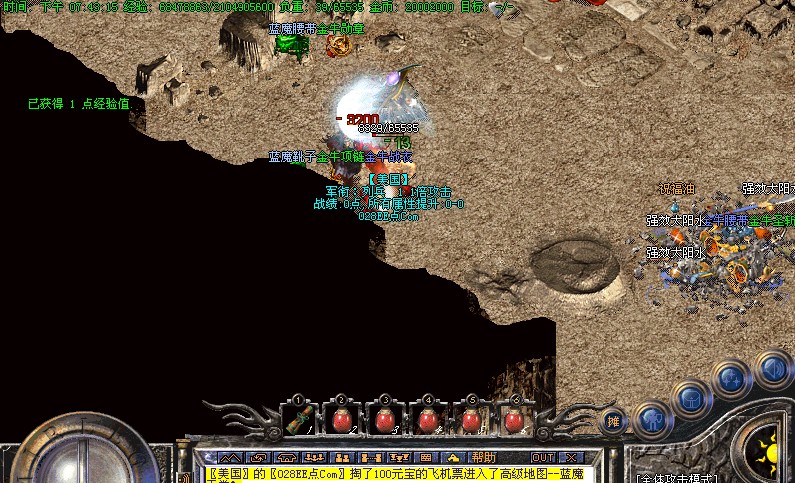
Task: Use the red potion in belt slot 6
Action: pyautogui.click(x=514, y=421)
